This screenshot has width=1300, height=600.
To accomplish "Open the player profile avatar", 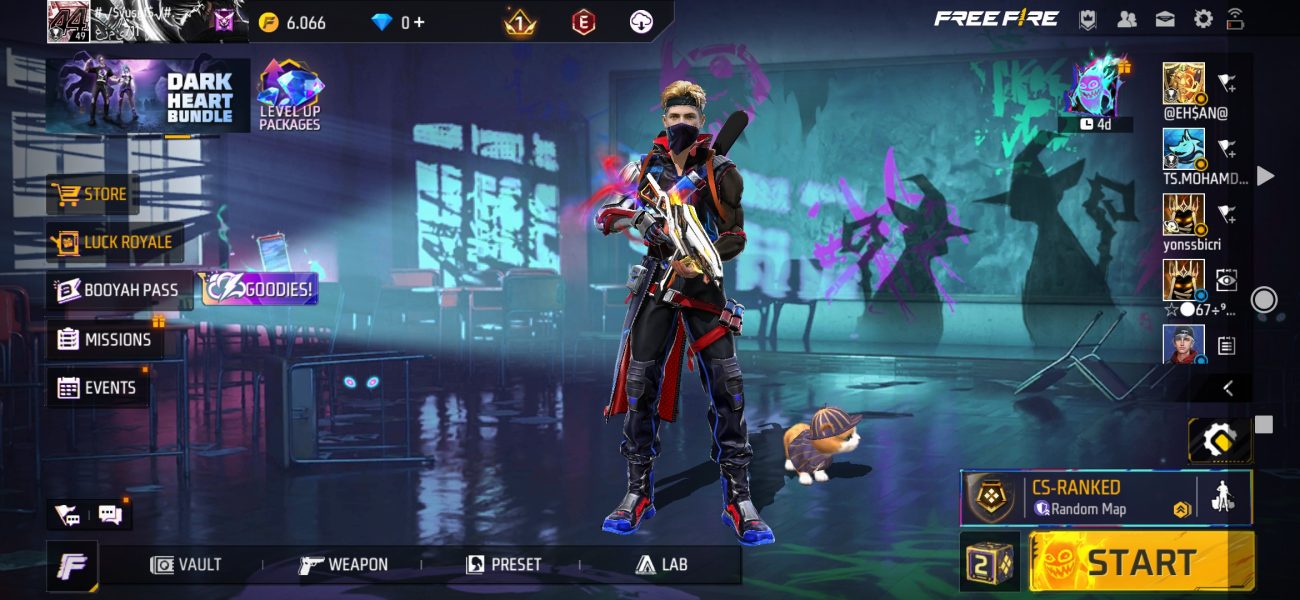I will pos(68,22).
